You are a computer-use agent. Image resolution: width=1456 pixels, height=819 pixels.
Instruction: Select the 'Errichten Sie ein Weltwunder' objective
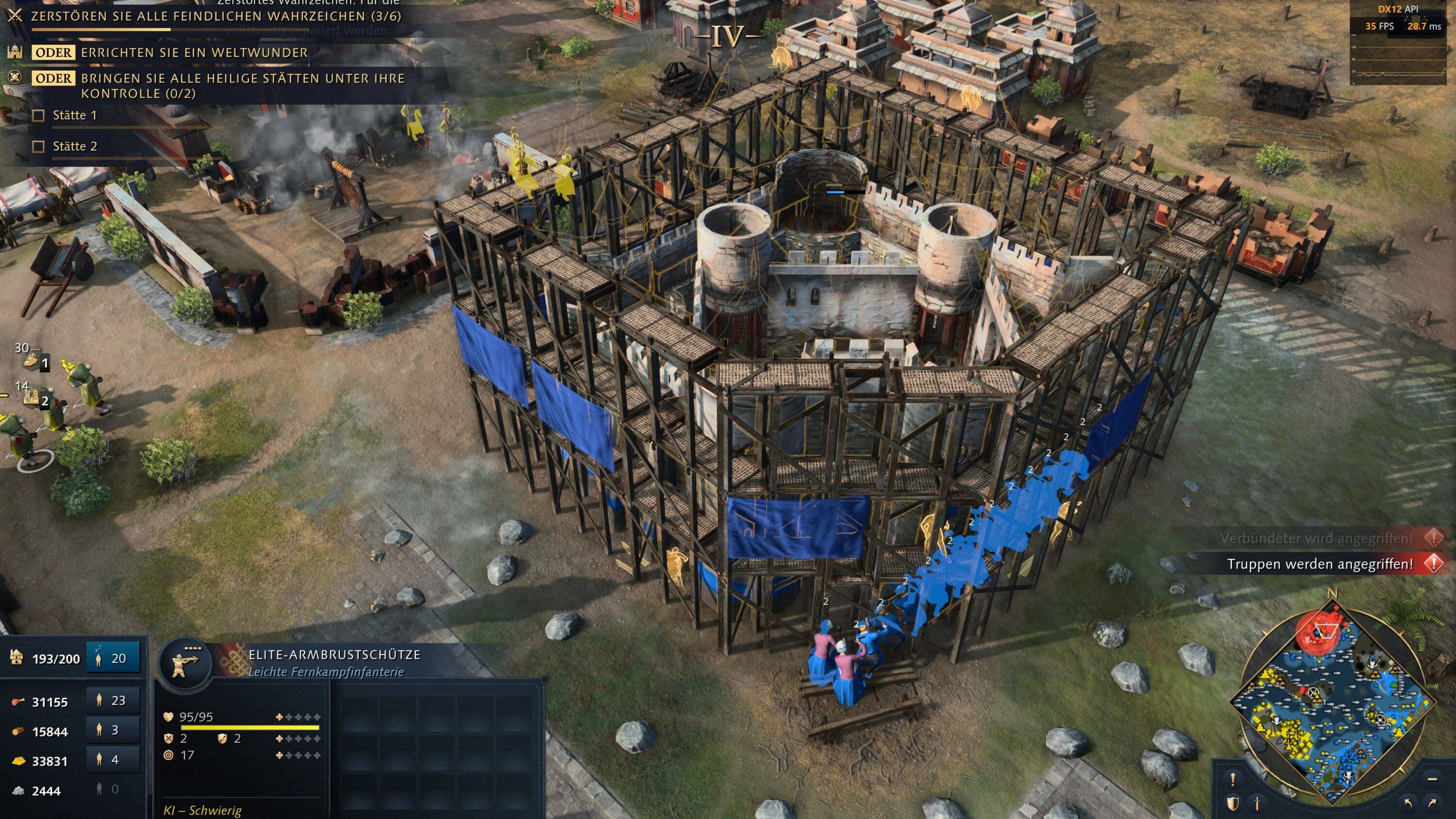[194, 53]
